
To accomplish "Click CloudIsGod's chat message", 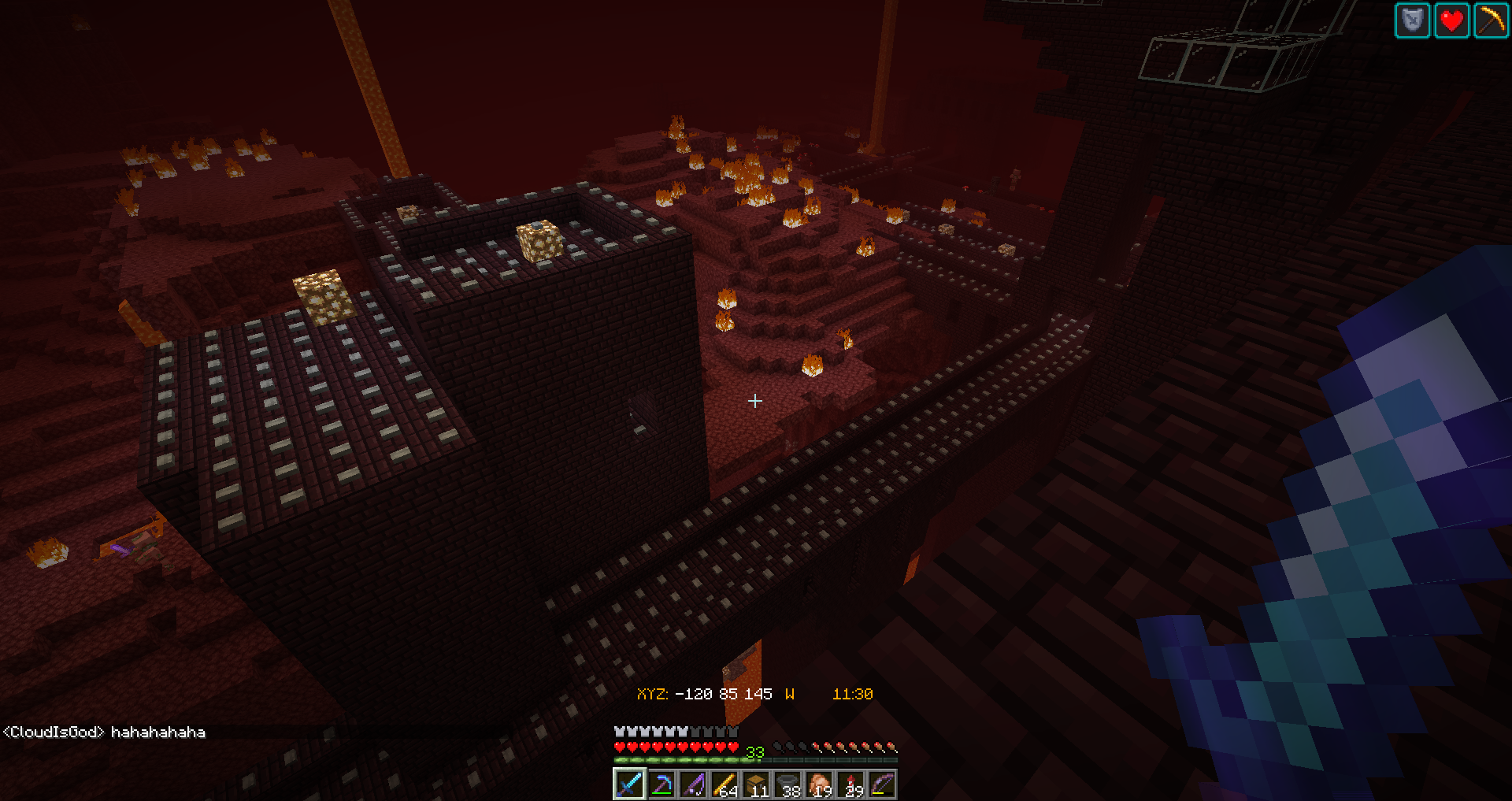I will 104,732.
